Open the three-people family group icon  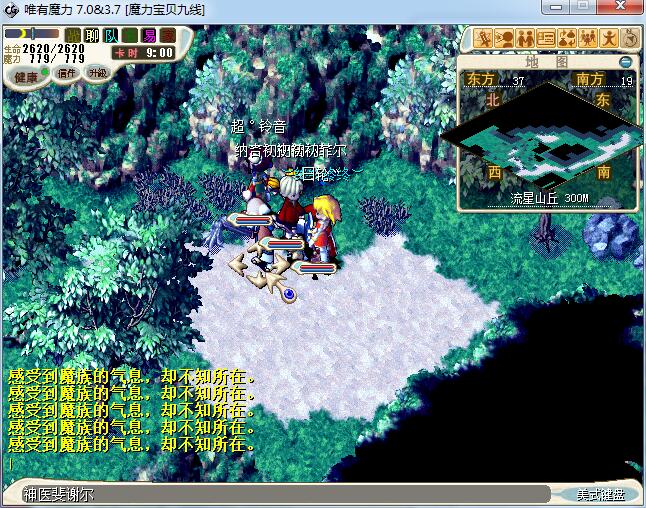[588, 38]
